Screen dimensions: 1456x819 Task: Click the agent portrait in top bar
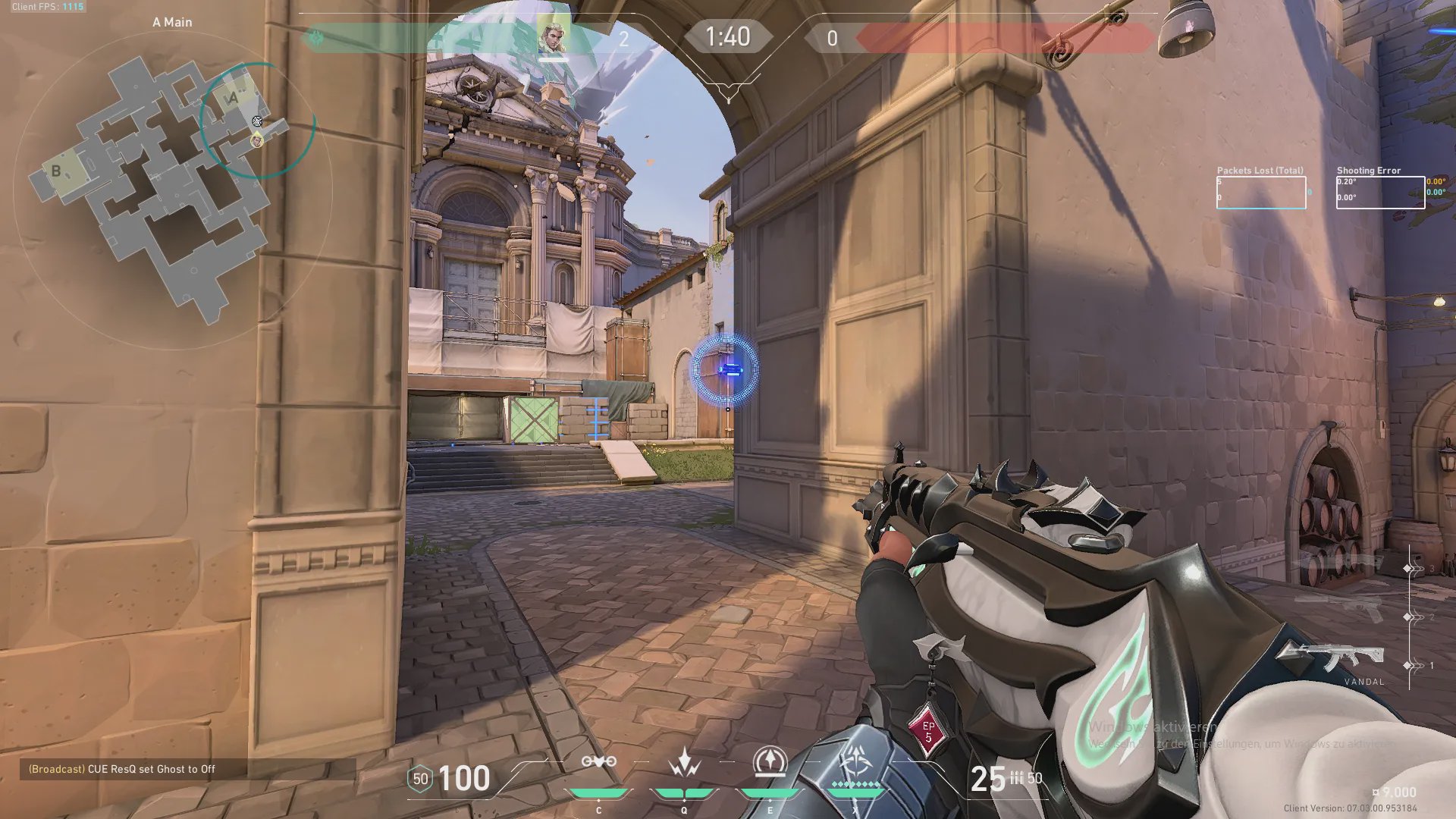pyautogui.click(x=554, y=36)
